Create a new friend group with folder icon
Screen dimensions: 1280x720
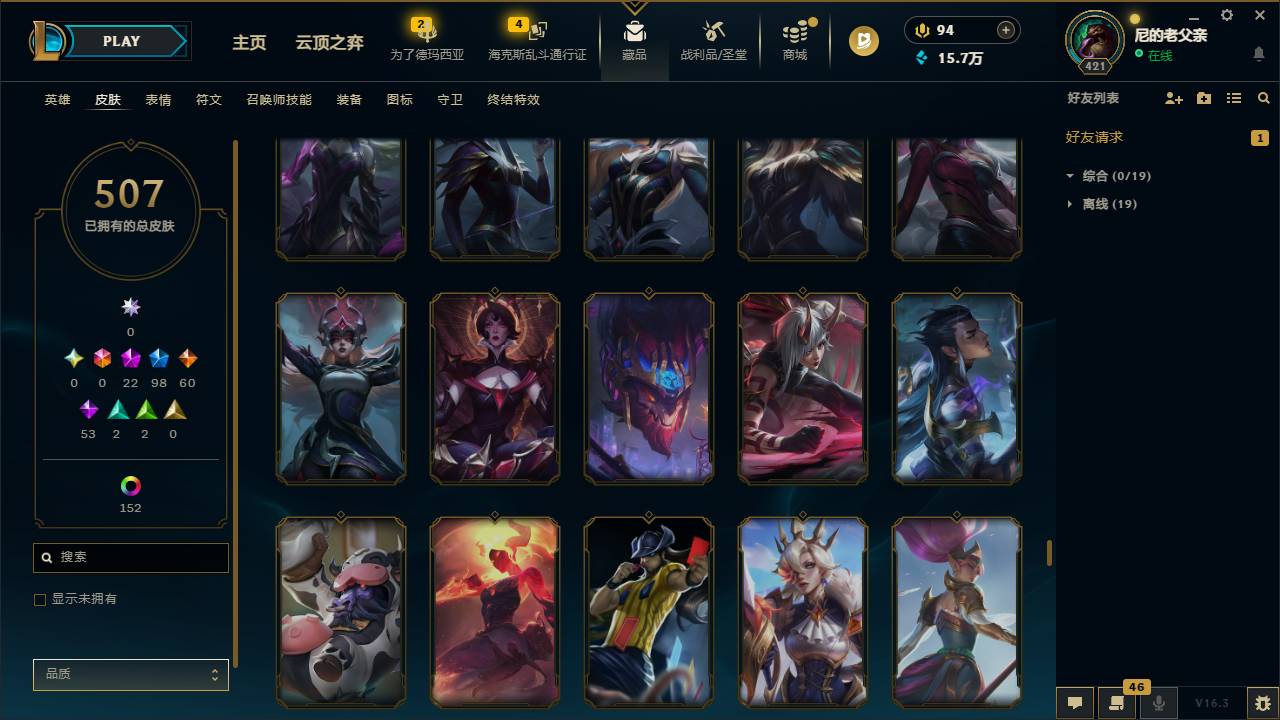pyautogui.click(x=1203, y=98)
